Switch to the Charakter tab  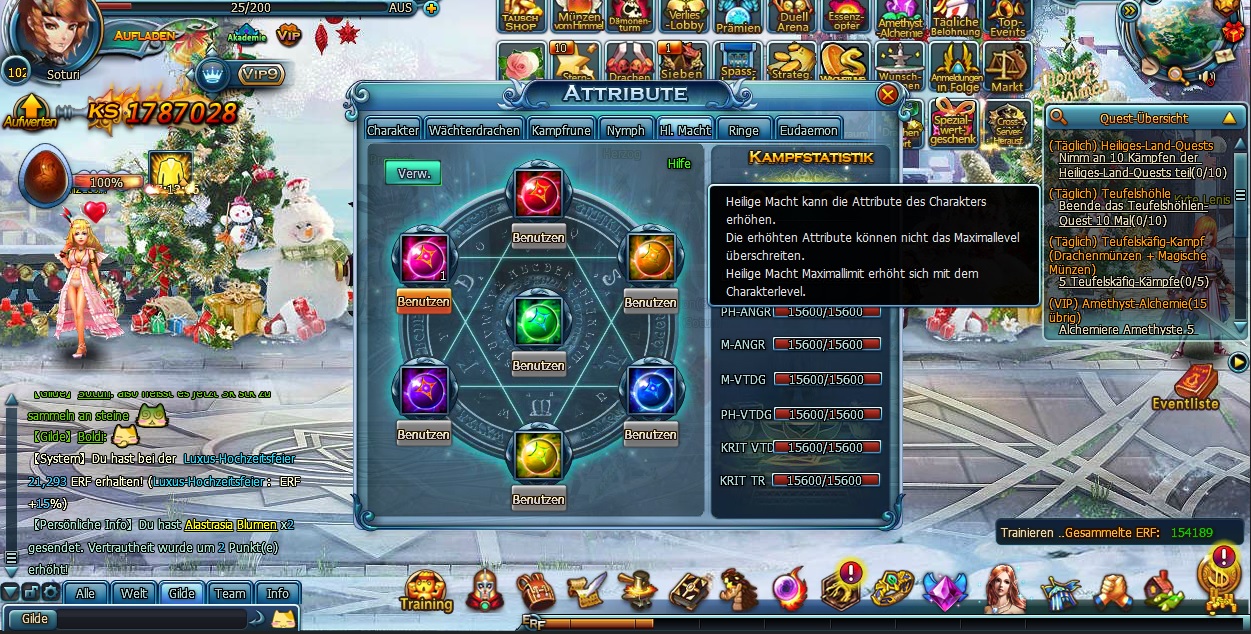pos(393,130)
